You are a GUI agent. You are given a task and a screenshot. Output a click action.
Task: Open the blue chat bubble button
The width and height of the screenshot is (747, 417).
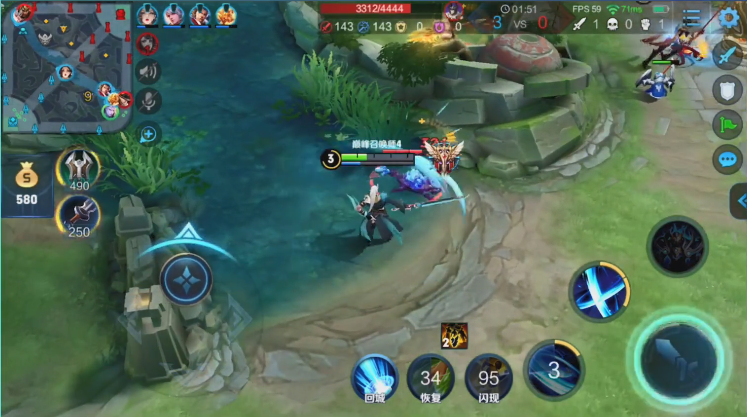point(727,159)
